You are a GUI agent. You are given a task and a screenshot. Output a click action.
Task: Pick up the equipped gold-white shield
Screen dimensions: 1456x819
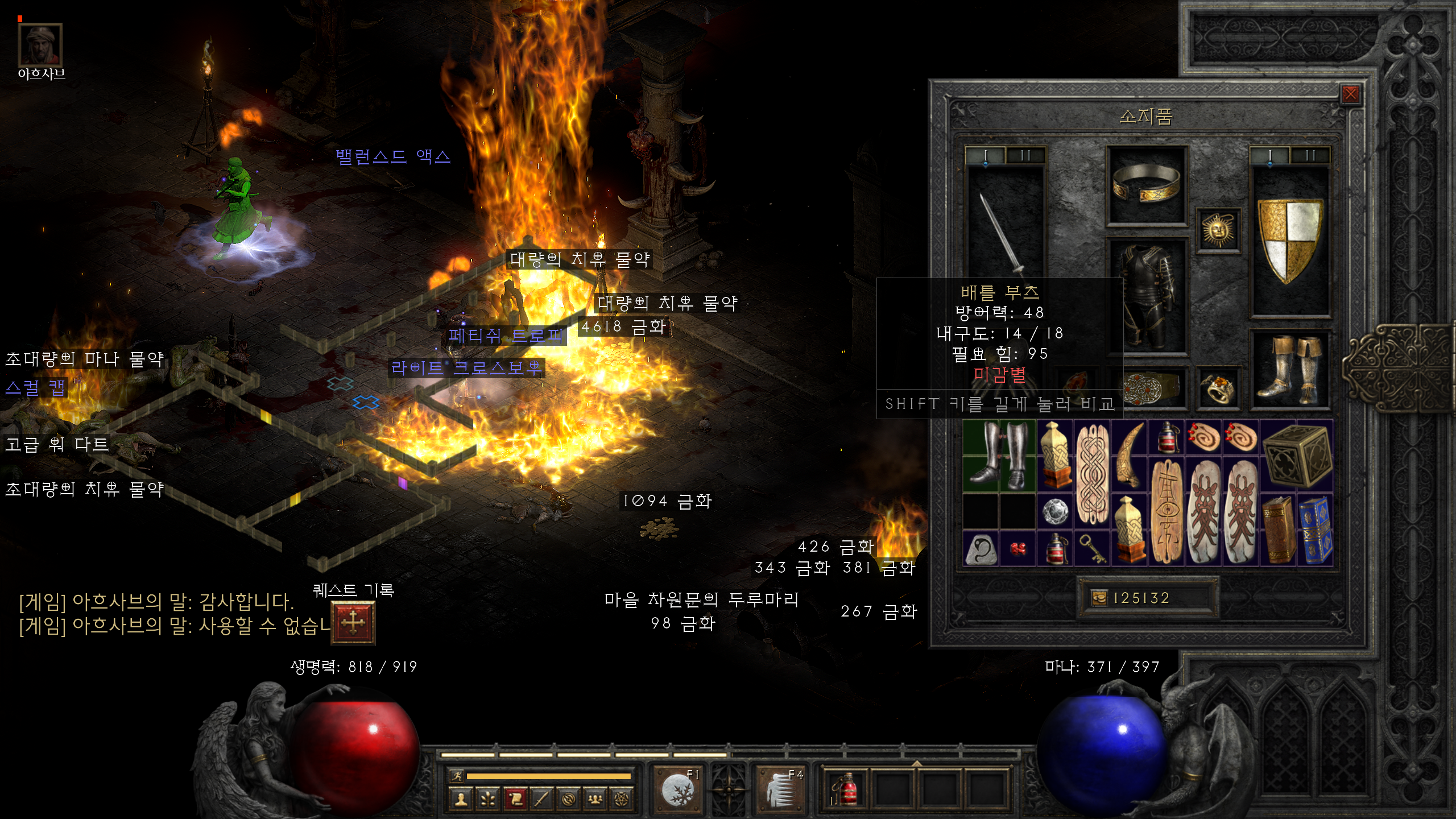pos(1290,239)
